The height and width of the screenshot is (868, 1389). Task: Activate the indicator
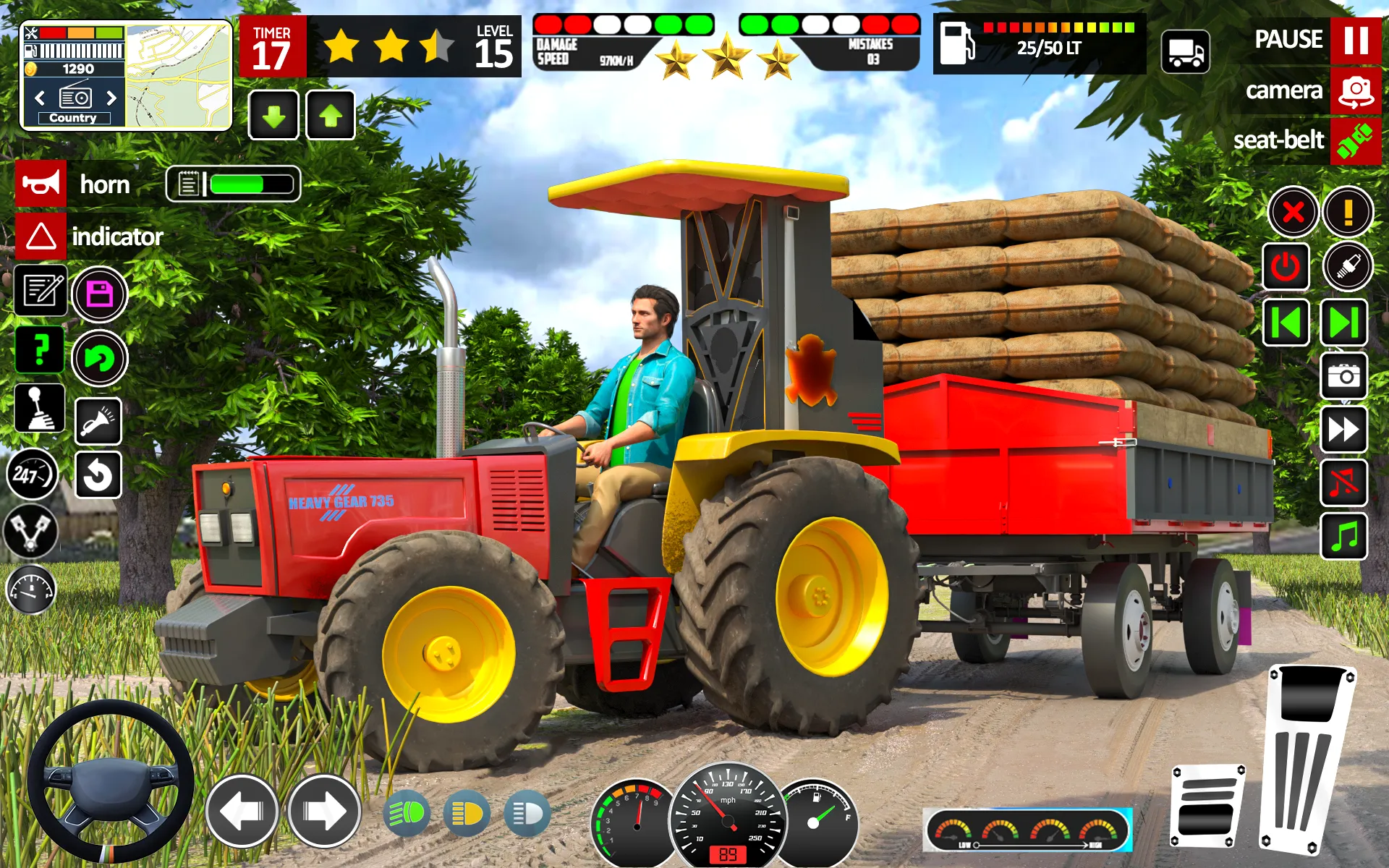40,237
